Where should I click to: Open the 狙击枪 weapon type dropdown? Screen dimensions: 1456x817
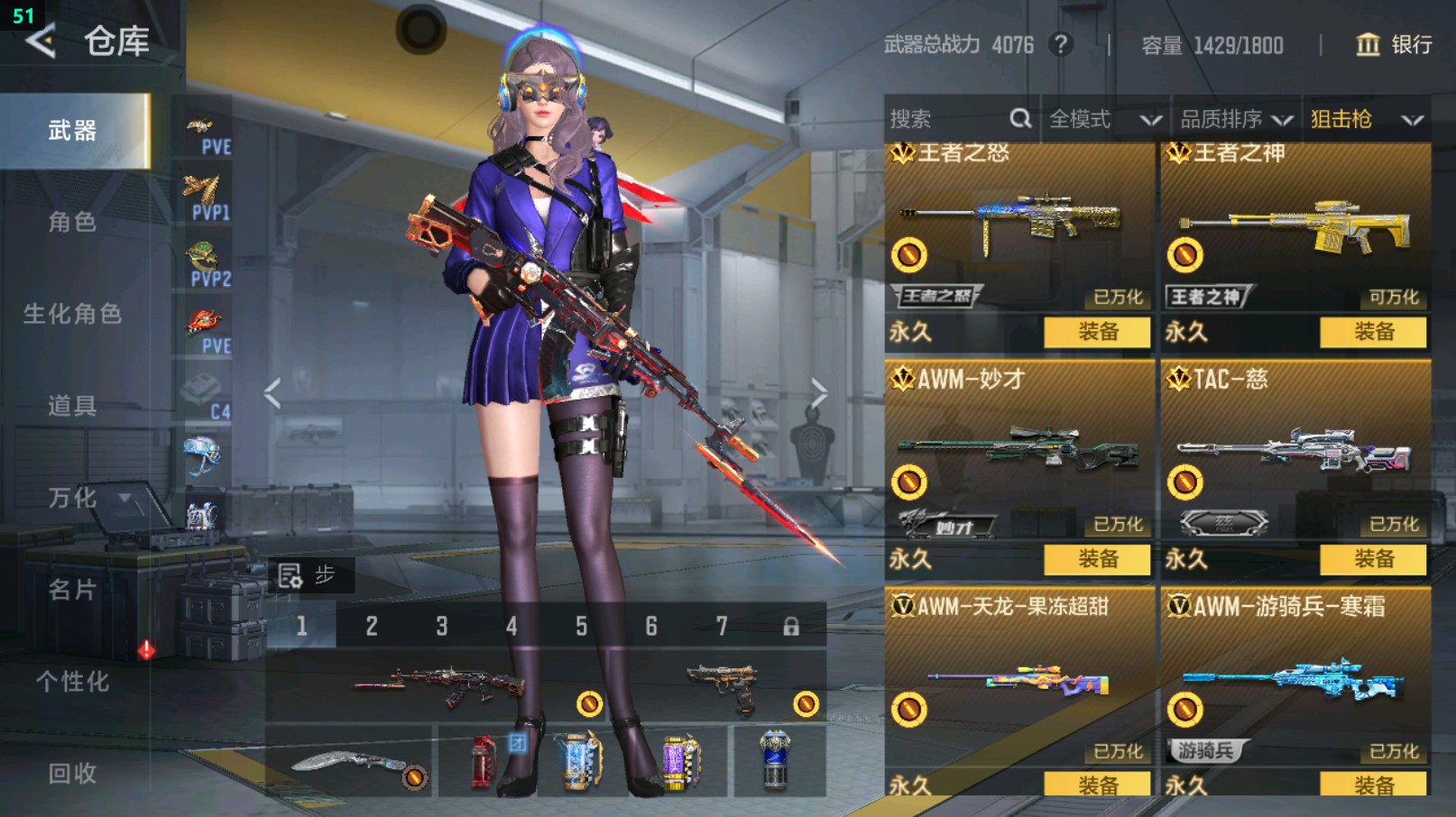(1366, 119)
